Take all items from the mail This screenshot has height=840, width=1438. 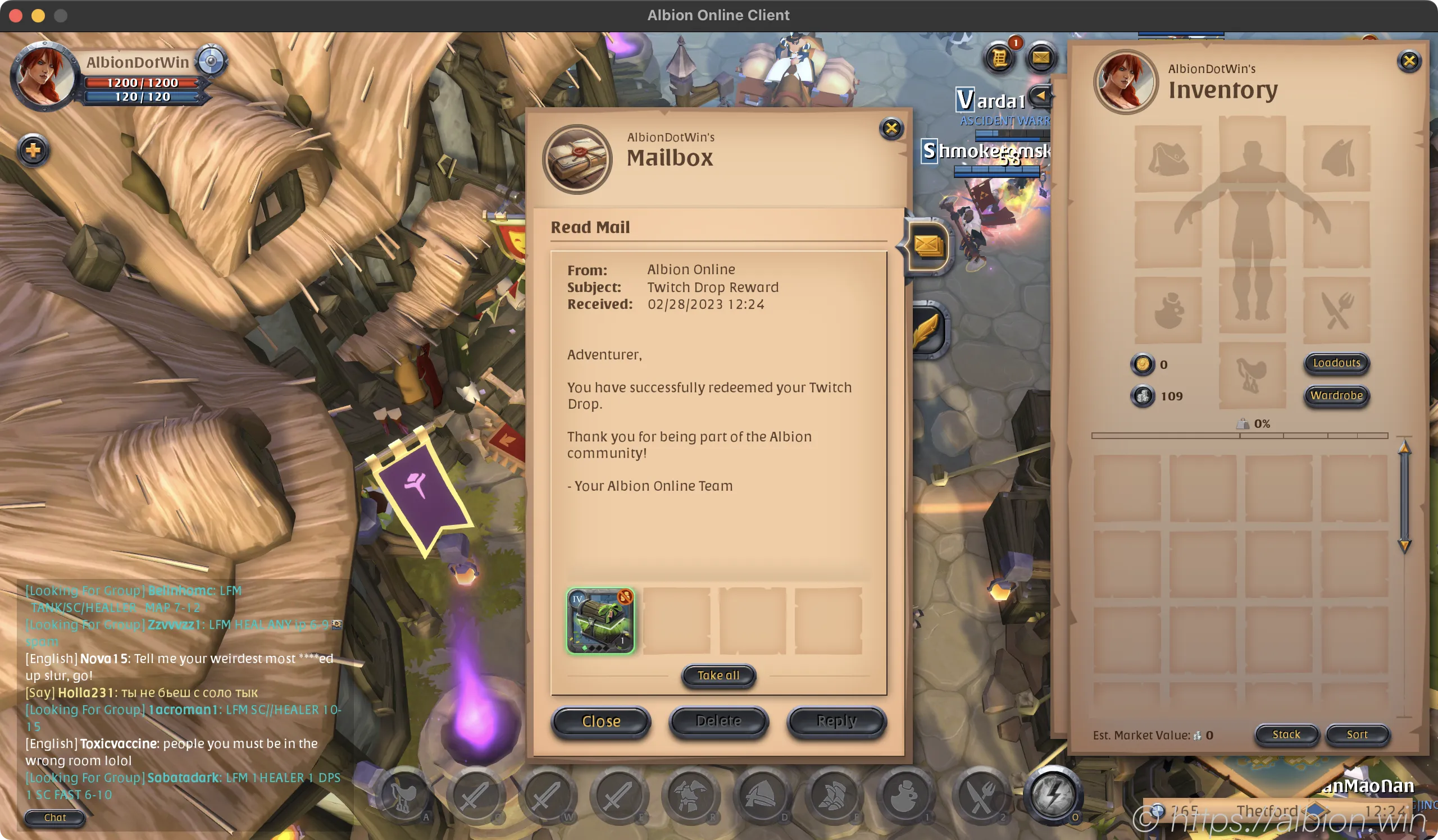coord(718,675)
